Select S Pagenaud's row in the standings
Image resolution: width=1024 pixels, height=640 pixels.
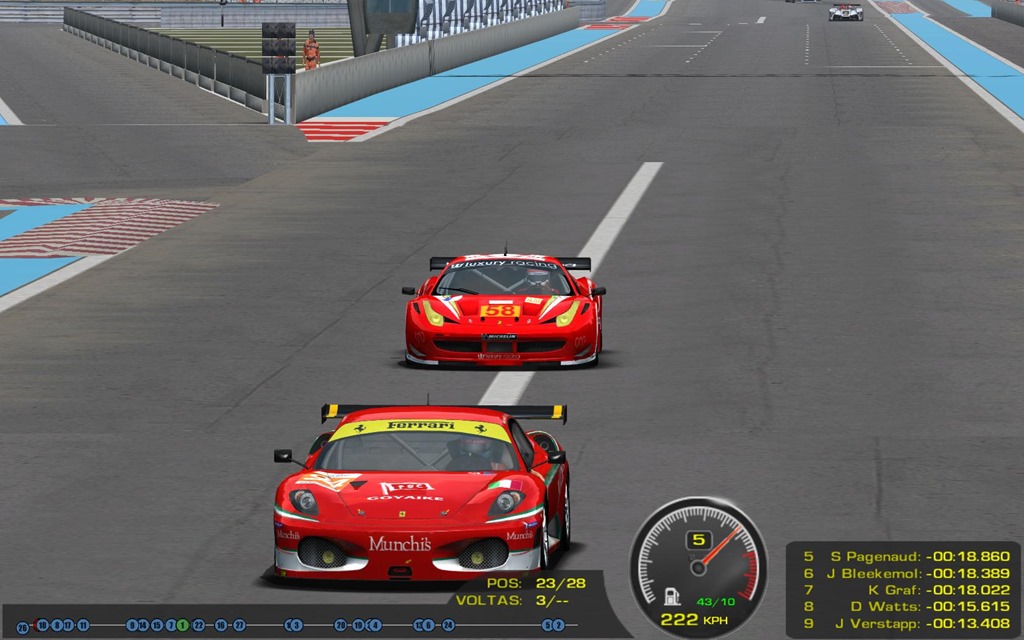(905, 556)
